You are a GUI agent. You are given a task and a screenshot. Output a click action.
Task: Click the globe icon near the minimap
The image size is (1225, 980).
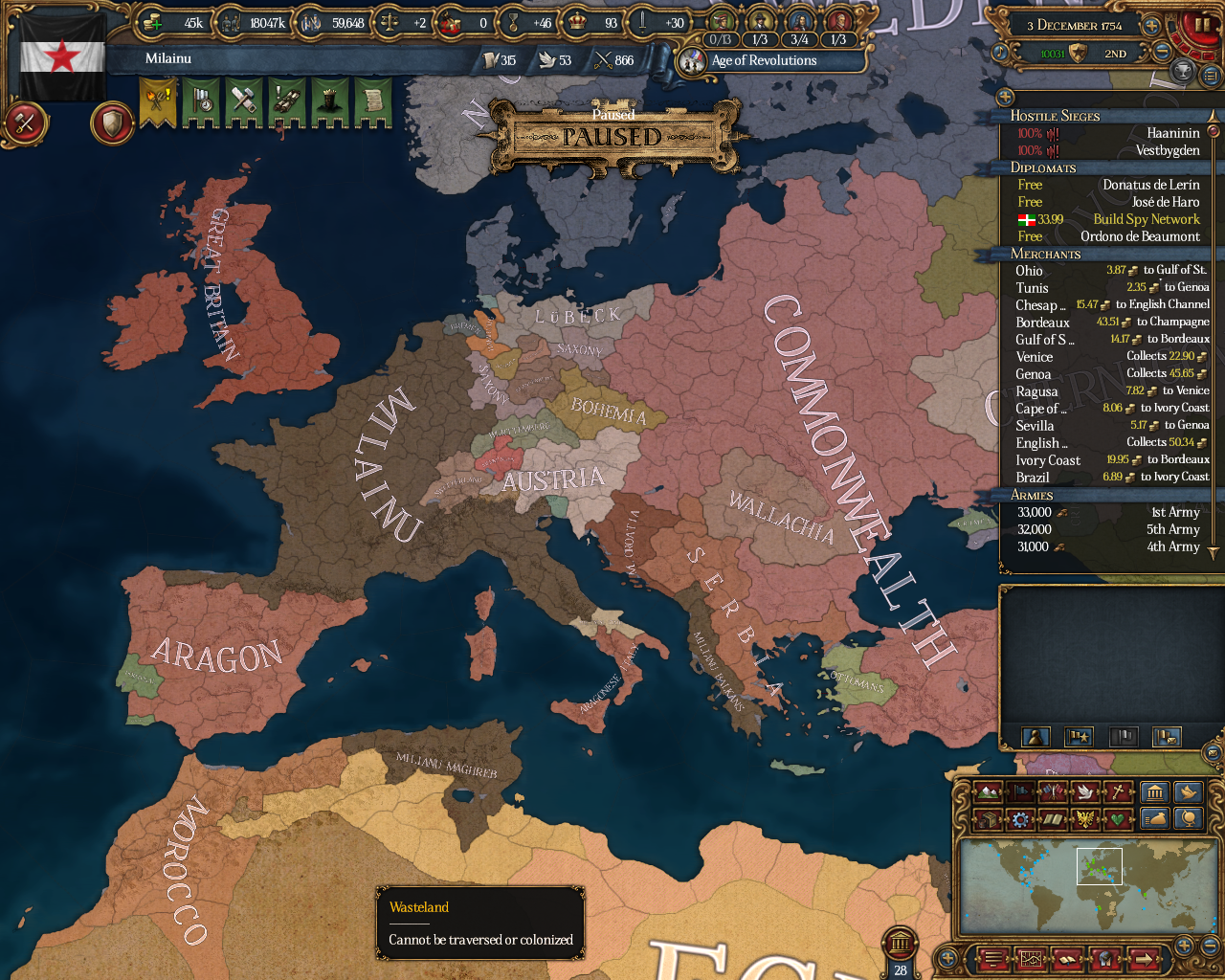coord(1187,818)
